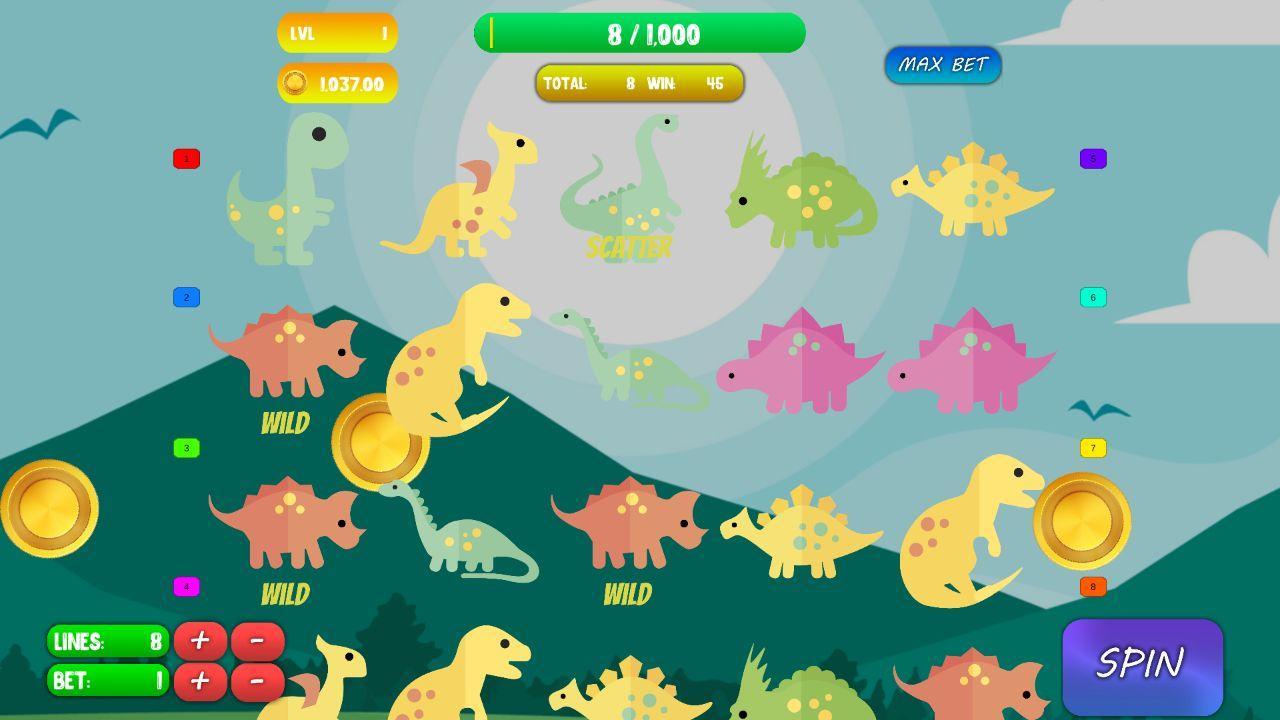1280x720 pixels.
Task: Decrease the BET amount with minus
Action: (258, 681)
